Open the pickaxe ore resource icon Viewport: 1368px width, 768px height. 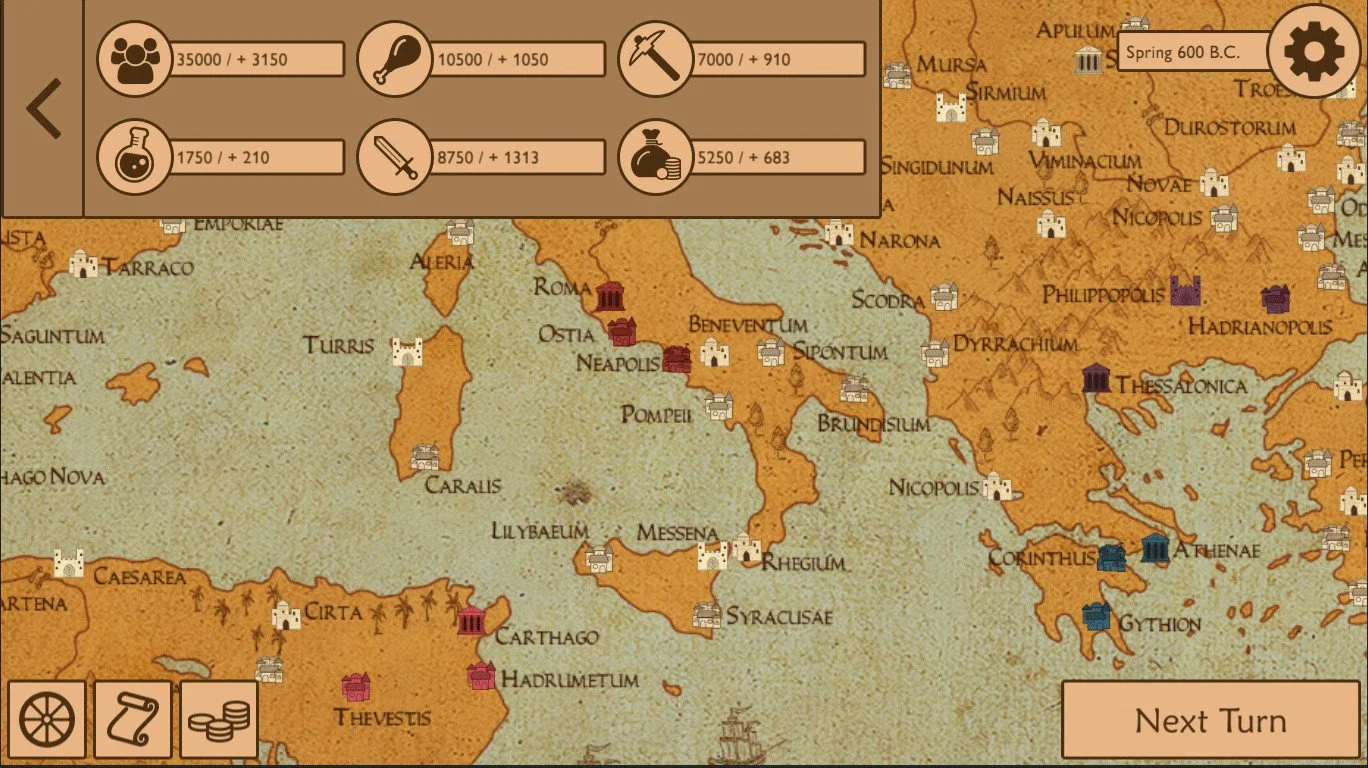point(655,59)
